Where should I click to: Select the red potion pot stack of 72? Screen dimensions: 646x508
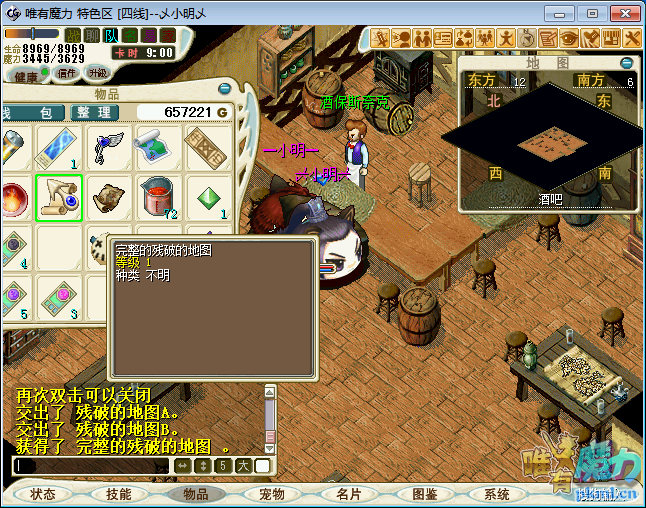pyautogui.click(x=158, y=197)
